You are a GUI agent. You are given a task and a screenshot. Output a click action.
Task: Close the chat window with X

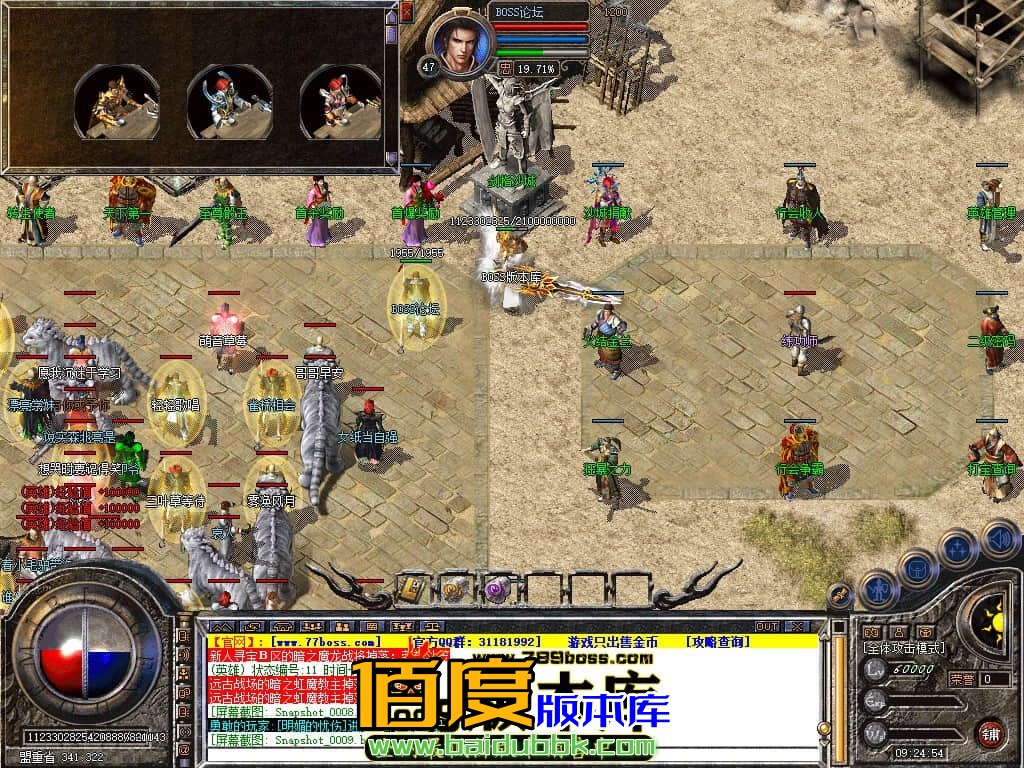coord(797,626)
